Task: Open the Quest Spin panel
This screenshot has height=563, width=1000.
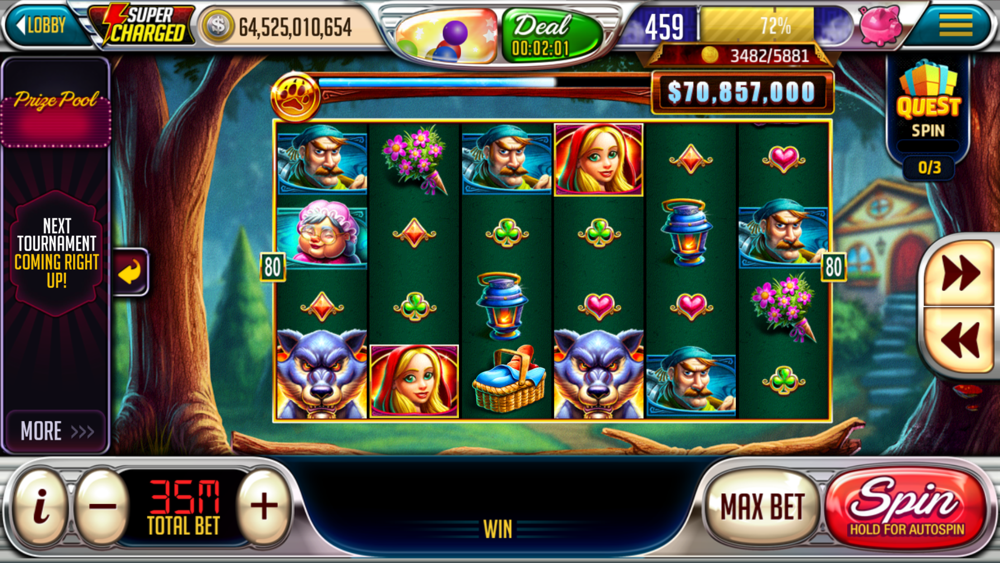Action: (928, 110)
